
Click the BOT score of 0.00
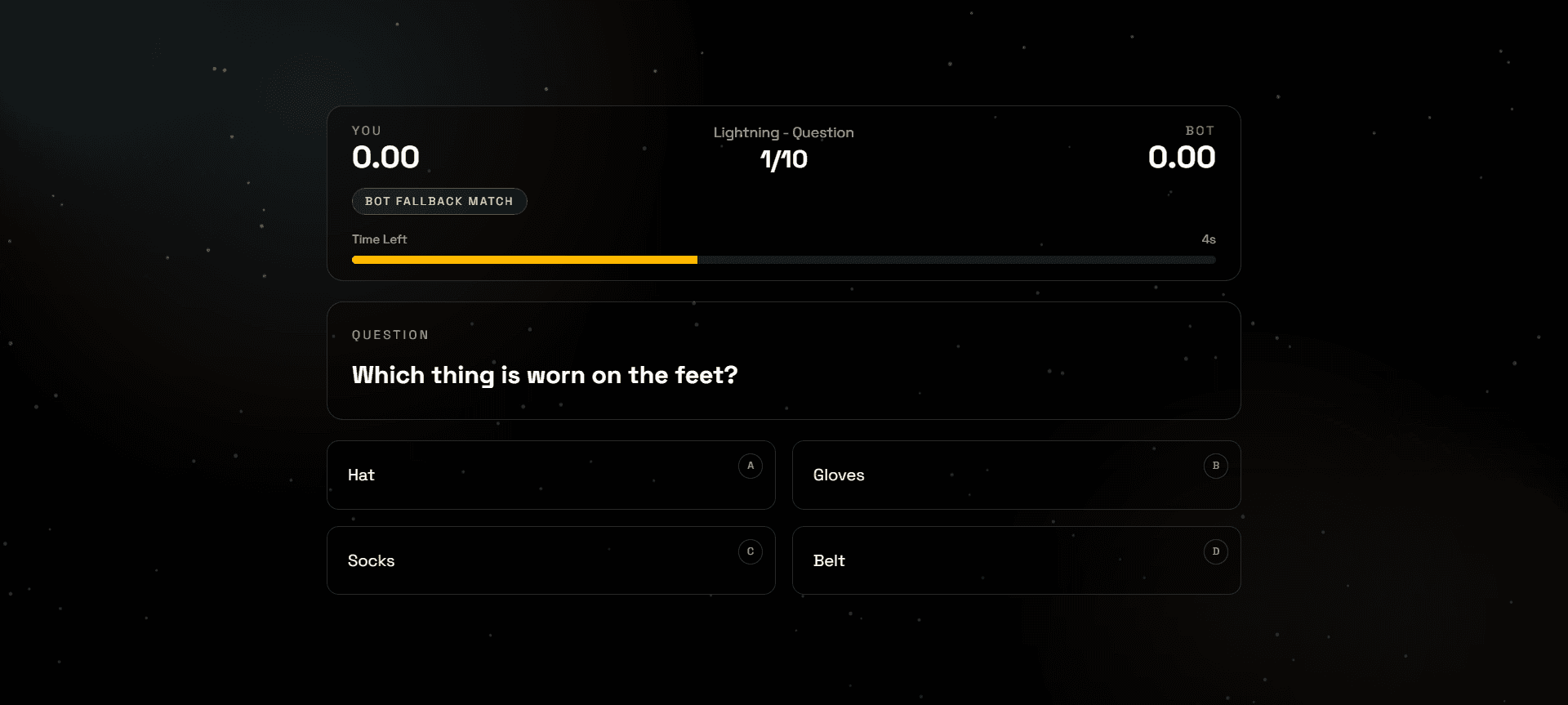point(1182,157)
